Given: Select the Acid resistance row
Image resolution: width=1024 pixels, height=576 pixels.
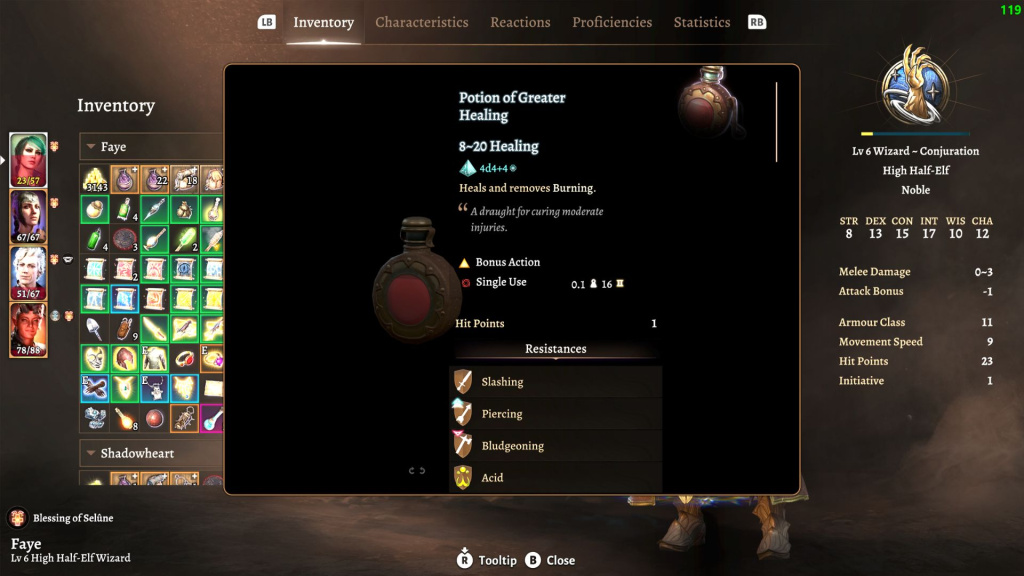Looking at the screenshot, I should (556, 478).
